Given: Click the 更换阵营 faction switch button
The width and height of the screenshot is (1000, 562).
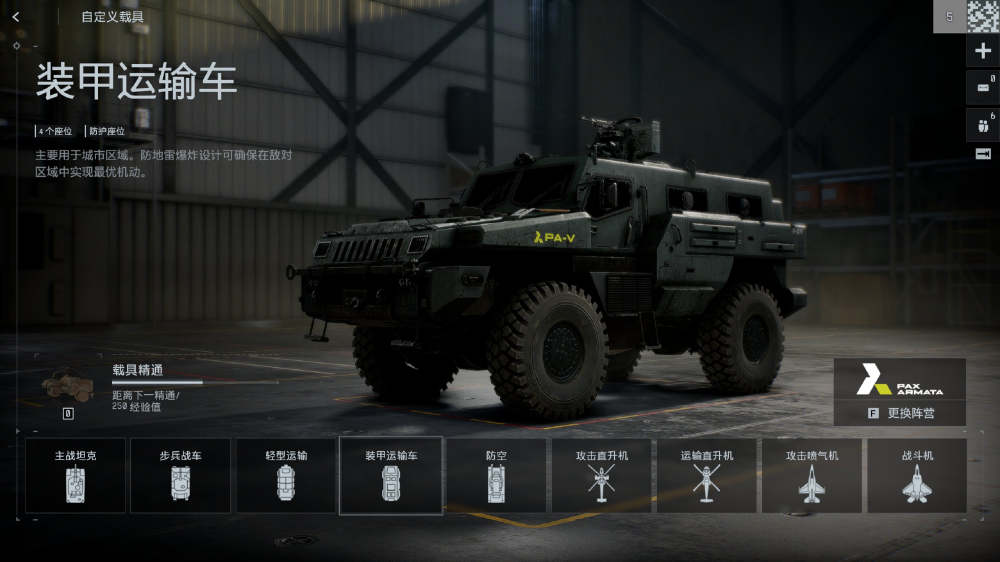Looking at the screenshot, I should [x=900, y=413].
